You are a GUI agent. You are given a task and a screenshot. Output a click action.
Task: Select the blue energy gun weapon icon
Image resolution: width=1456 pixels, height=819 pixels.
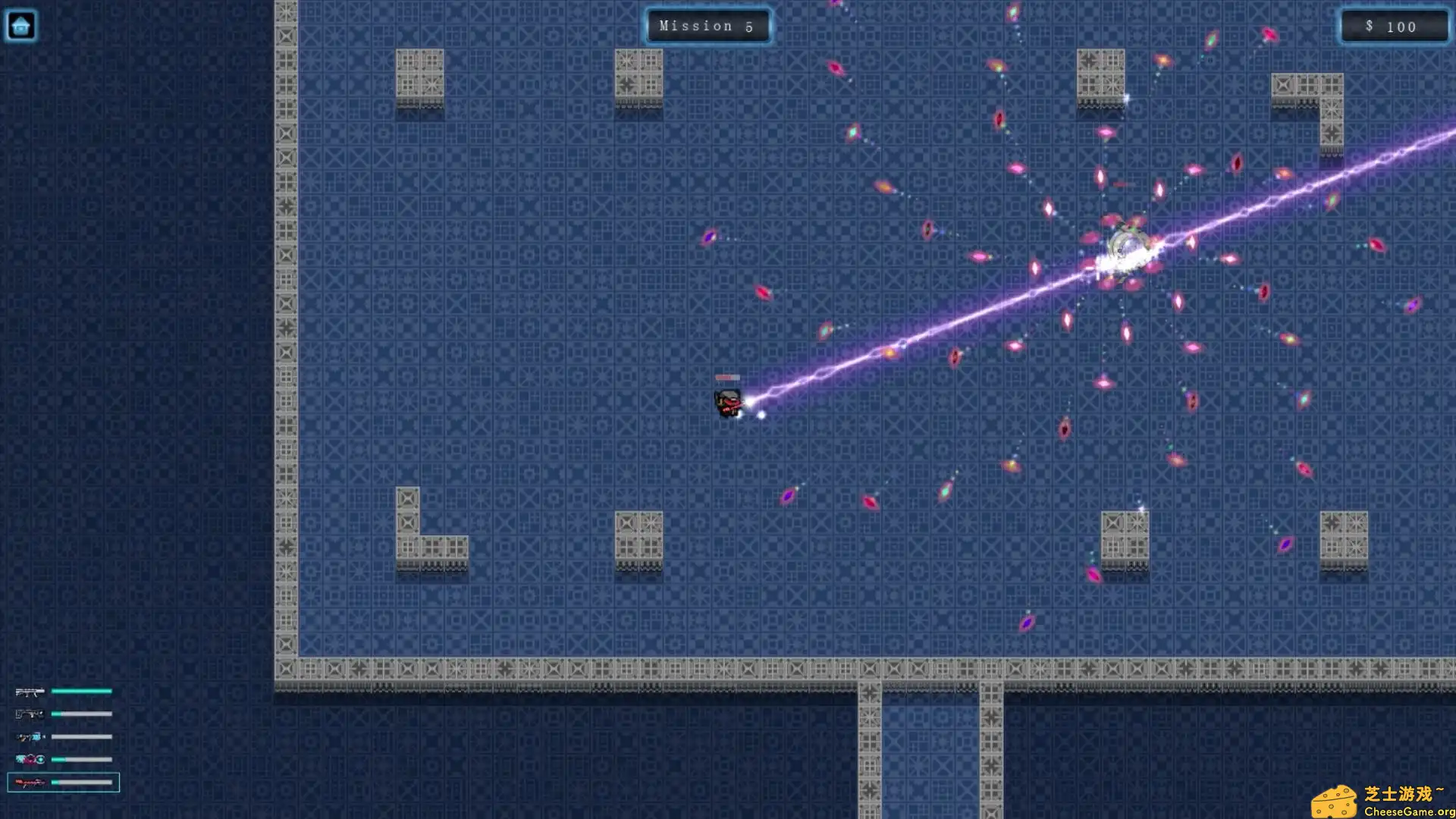[28, 736]
